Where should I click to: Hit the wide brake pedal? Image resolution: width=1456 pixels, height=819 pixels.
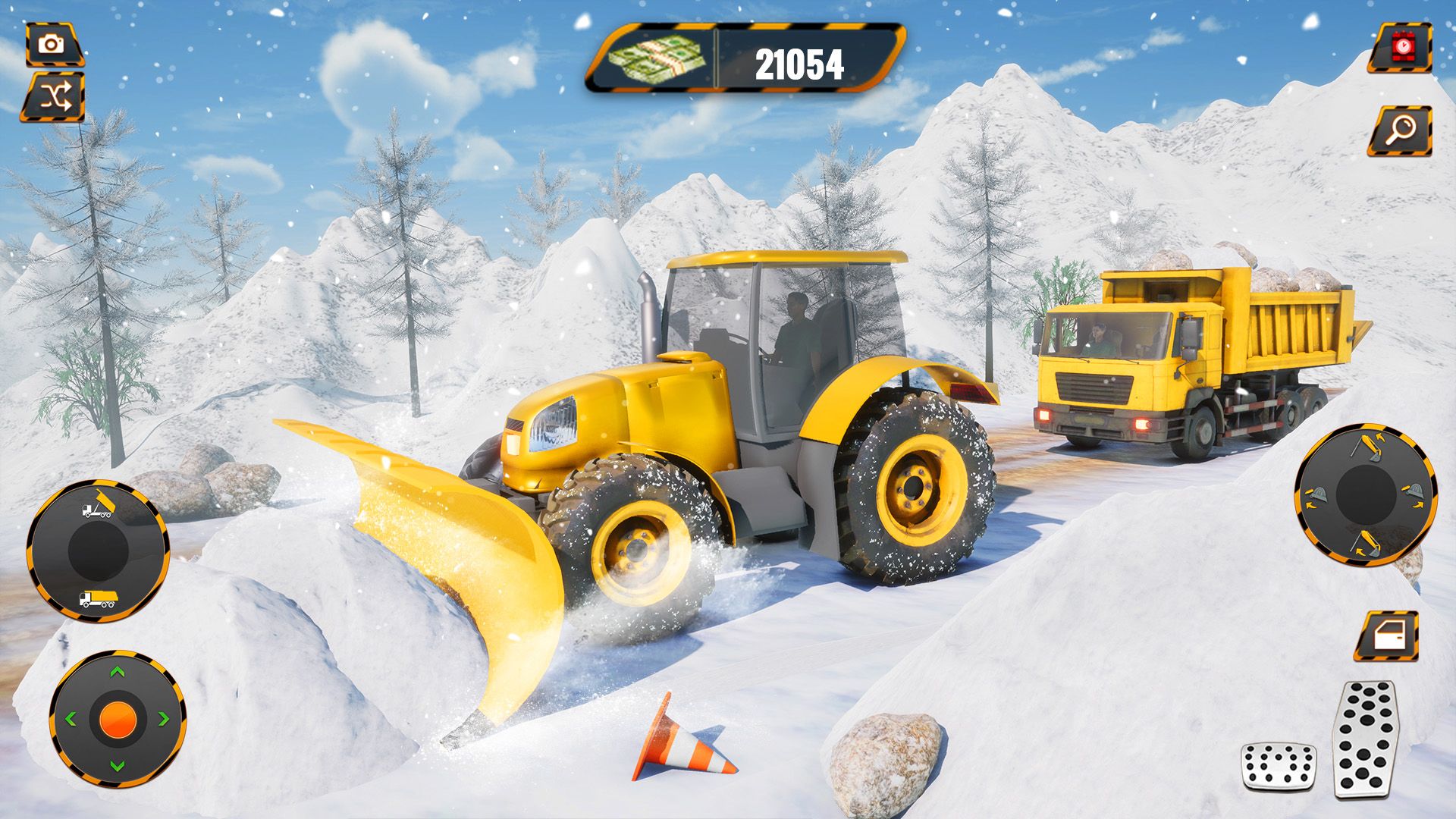pyautogui.click(x=1278, y=766)
